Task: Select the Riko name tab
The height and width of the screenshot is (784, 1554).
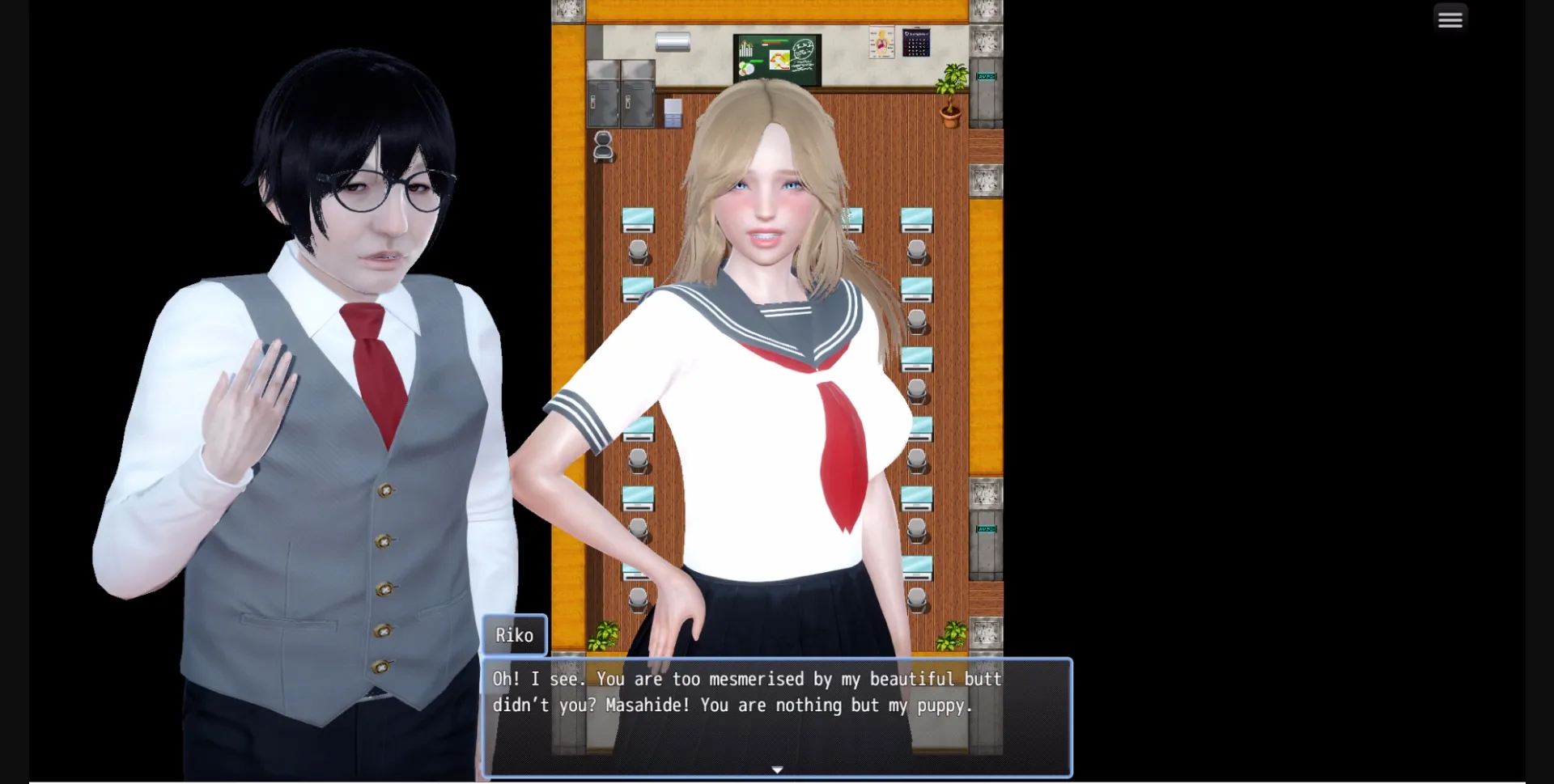Action: pos(515,635)
